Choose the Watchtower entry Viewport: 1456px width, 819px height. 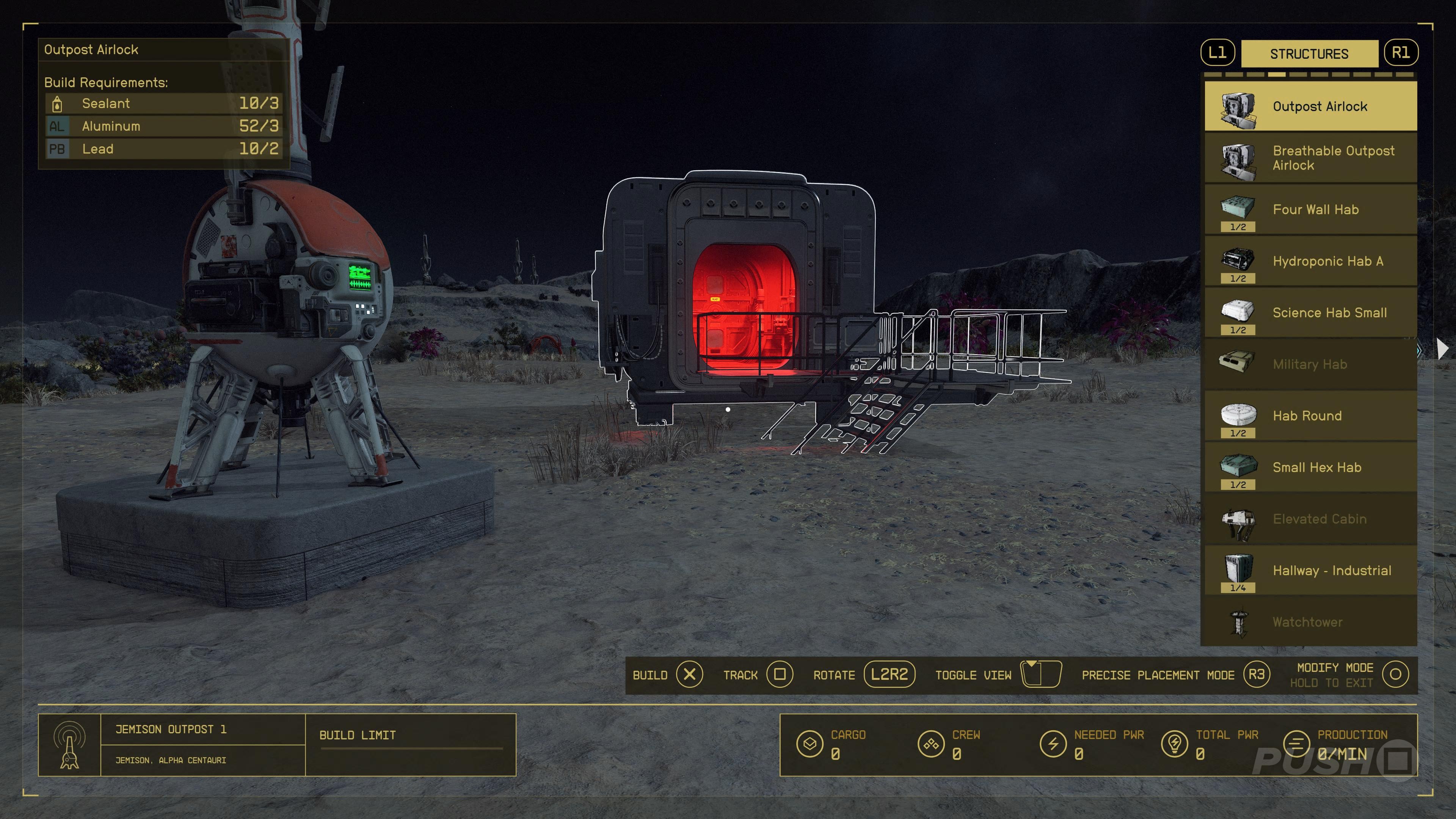(x=1310, y=622)
